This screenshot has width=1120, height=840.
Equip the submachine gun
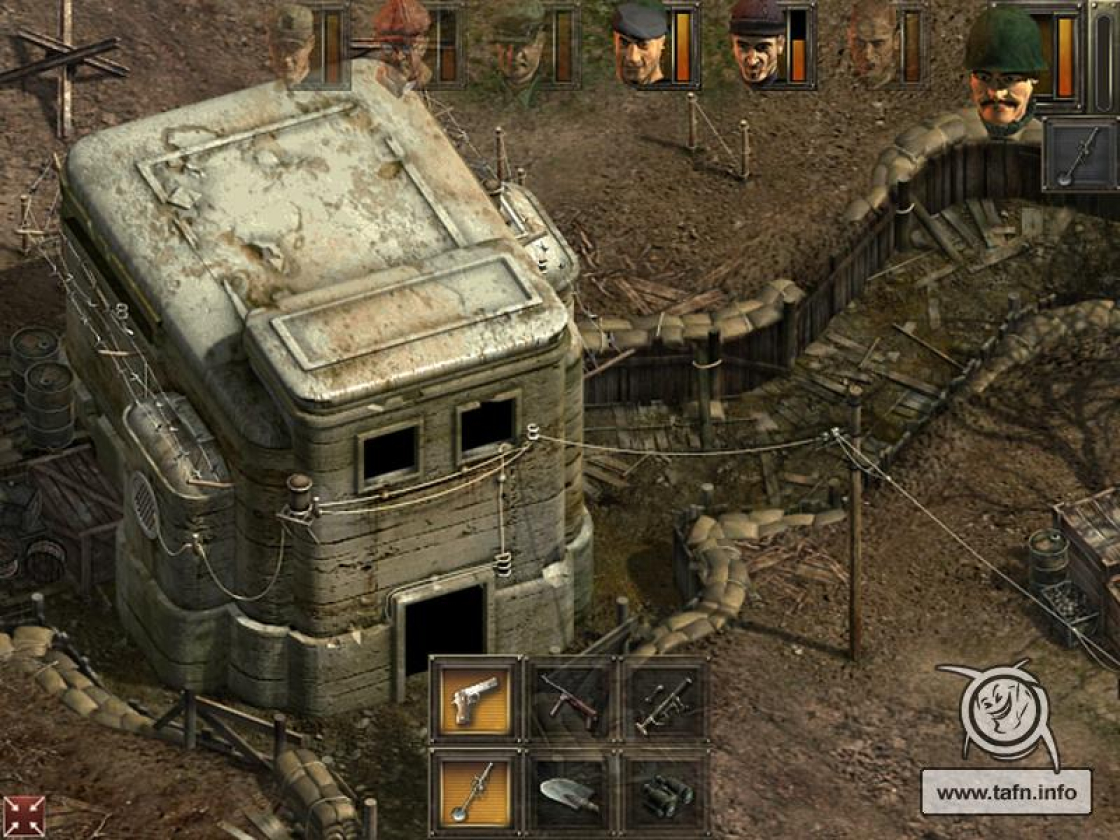(570, 699)
